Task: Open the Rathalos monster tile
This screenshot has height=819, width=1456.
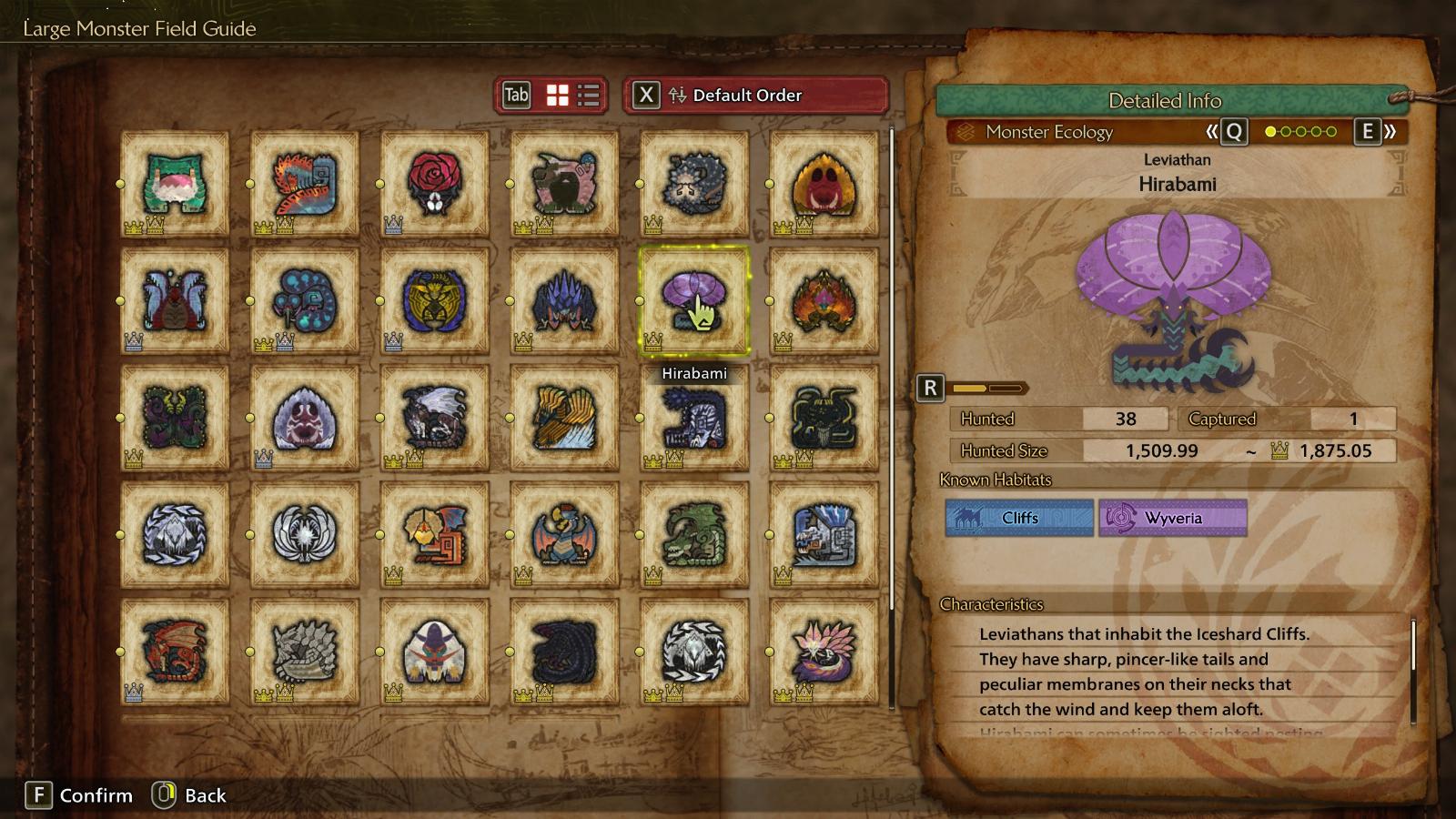Action: tap(175, 652)
